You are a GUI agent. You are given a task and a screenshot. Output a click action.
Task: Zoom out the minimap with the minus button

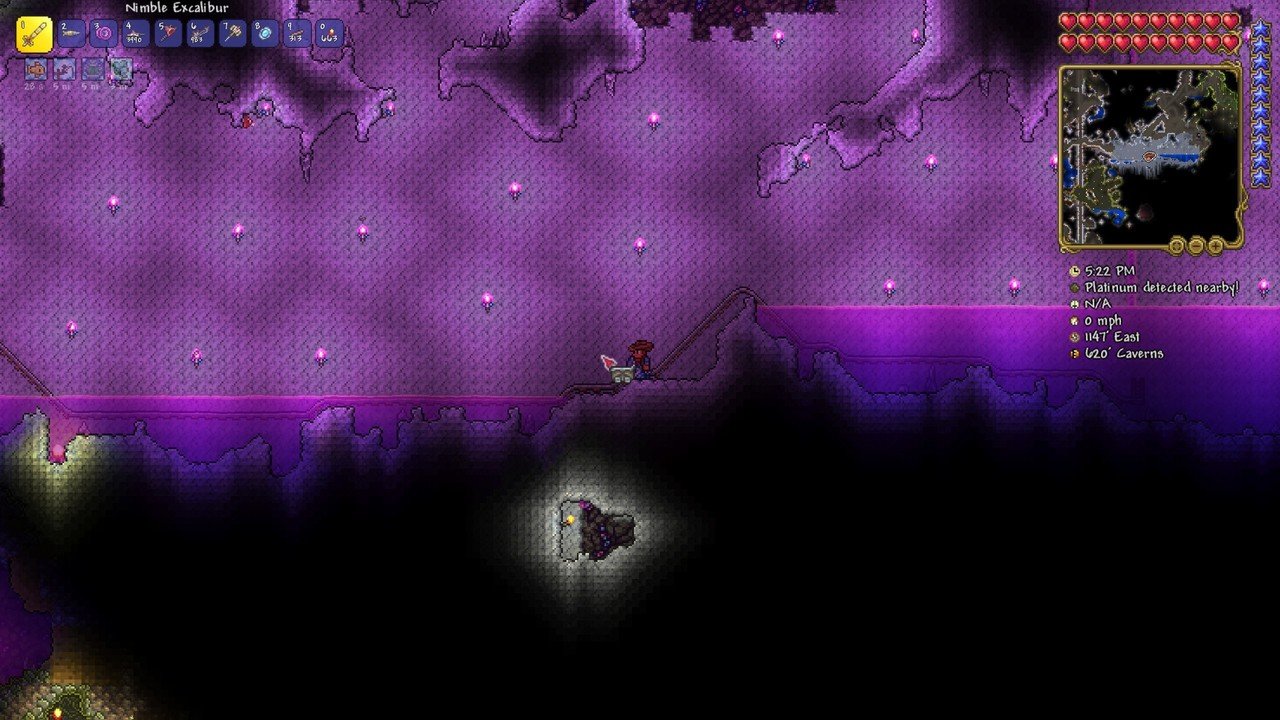coord(1195,246)
